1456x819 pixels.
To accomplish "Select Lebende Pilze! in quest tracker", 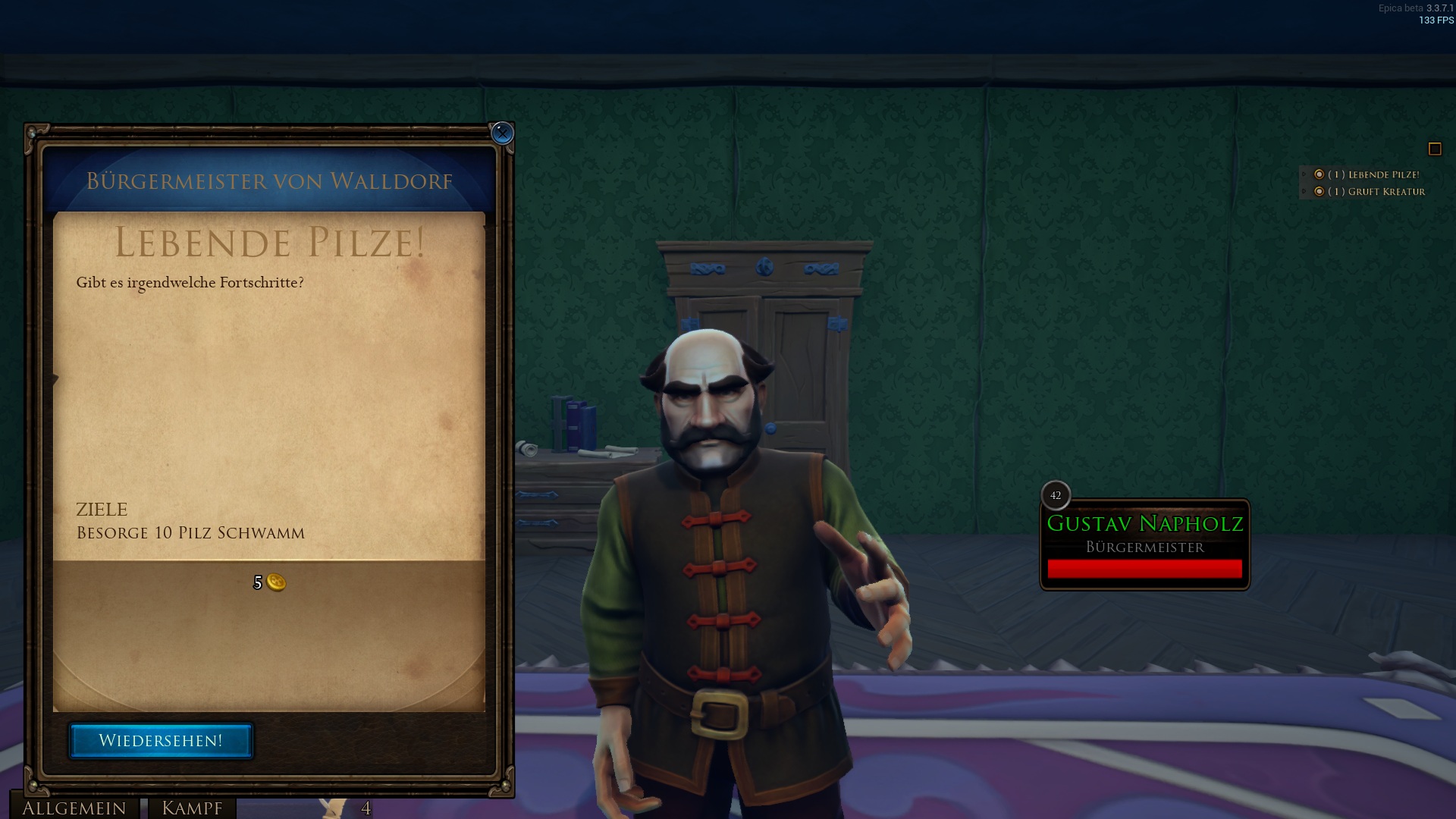I will click(x=1373, y=174).
